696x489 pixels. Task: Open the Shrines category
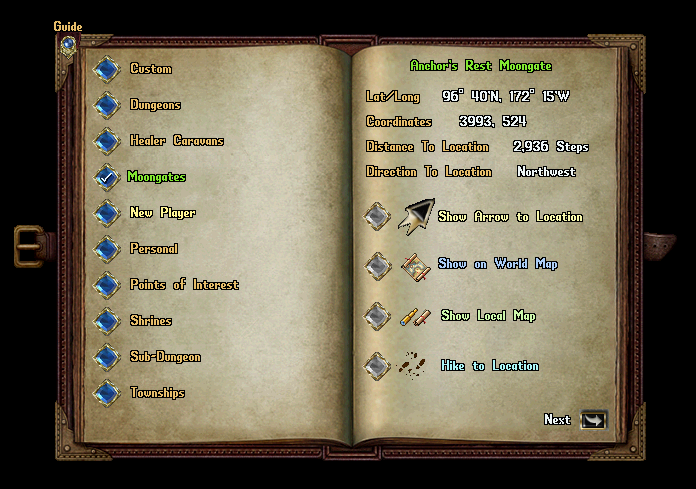[107, 321]
